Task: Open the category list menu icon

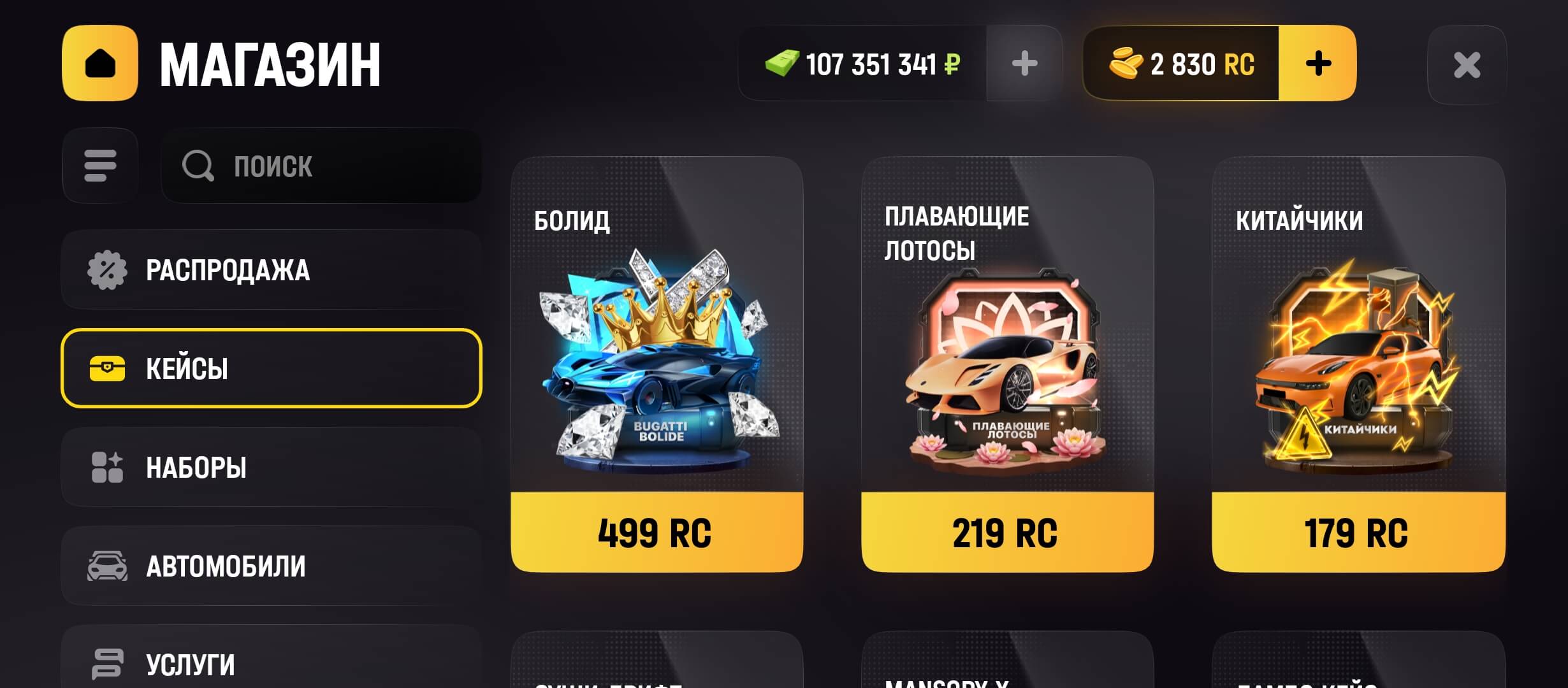Action: point(100,166)
